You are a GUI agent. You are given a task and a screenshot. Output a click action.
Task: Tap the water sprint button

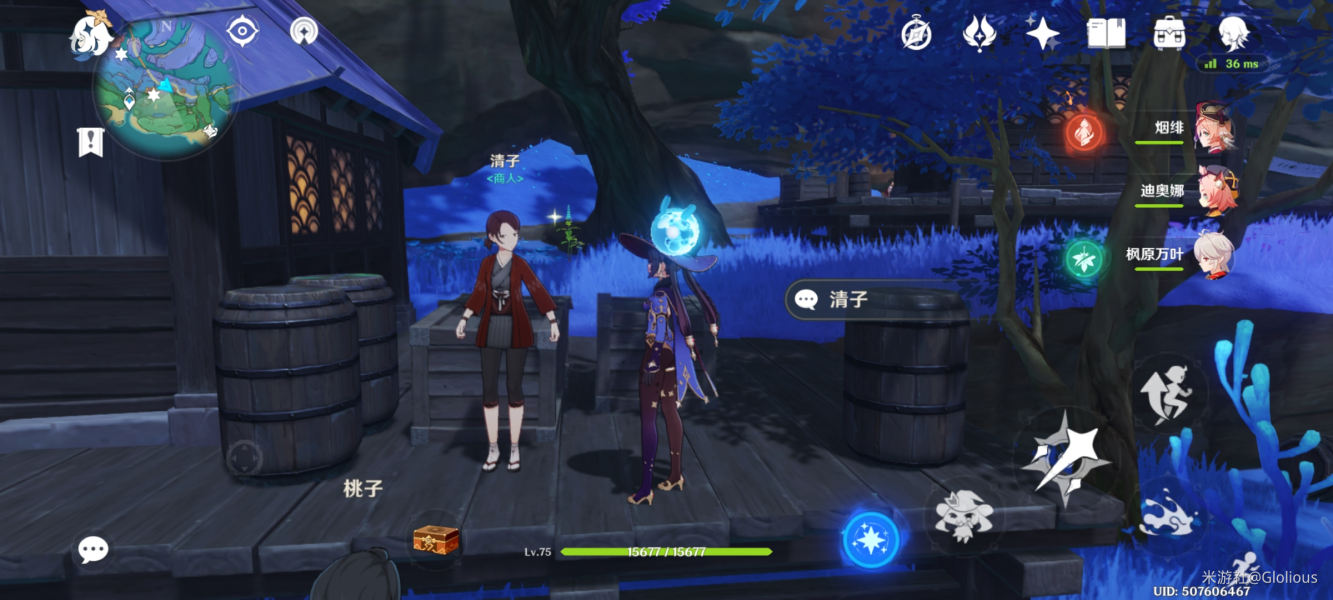click(x=1169, y=508)
